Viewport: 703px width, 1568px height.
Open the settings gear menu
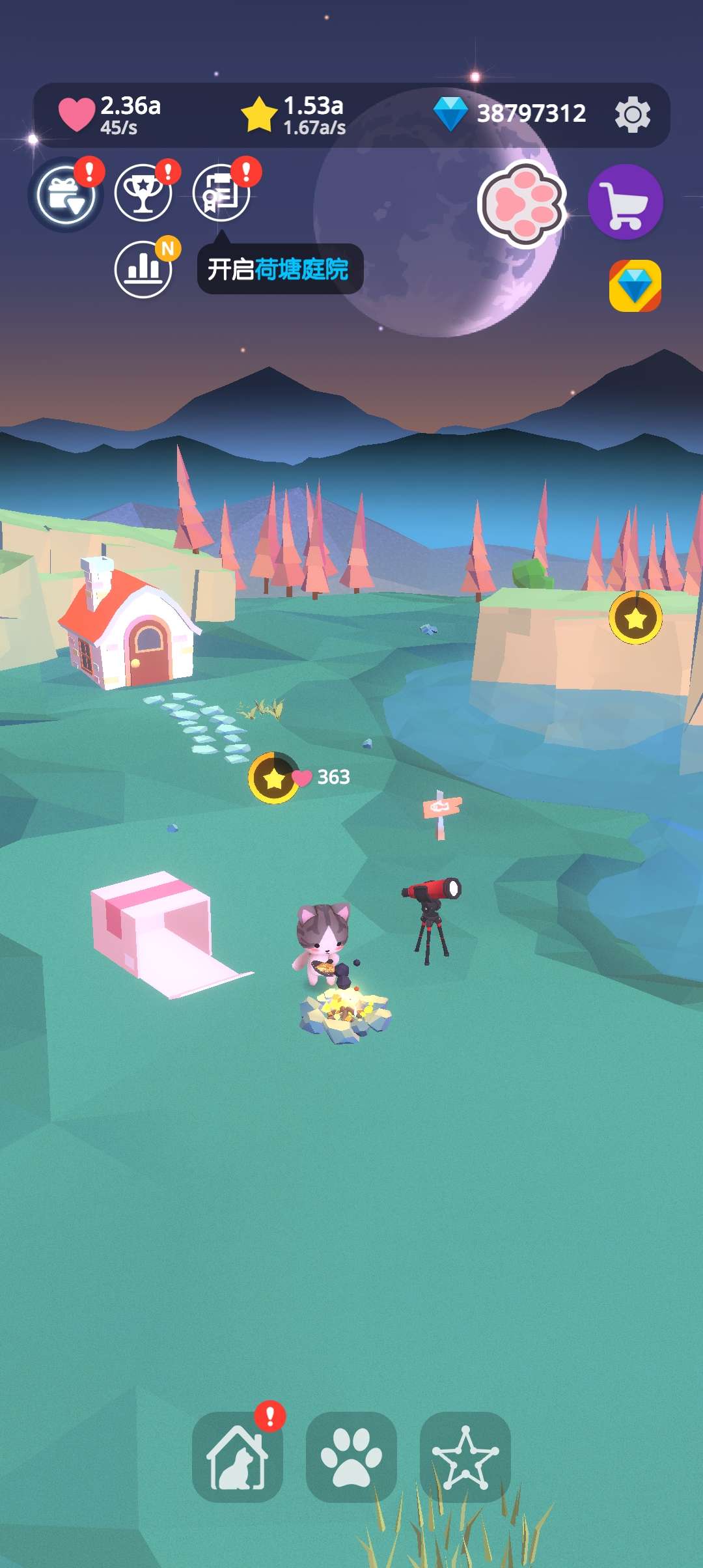632,115
